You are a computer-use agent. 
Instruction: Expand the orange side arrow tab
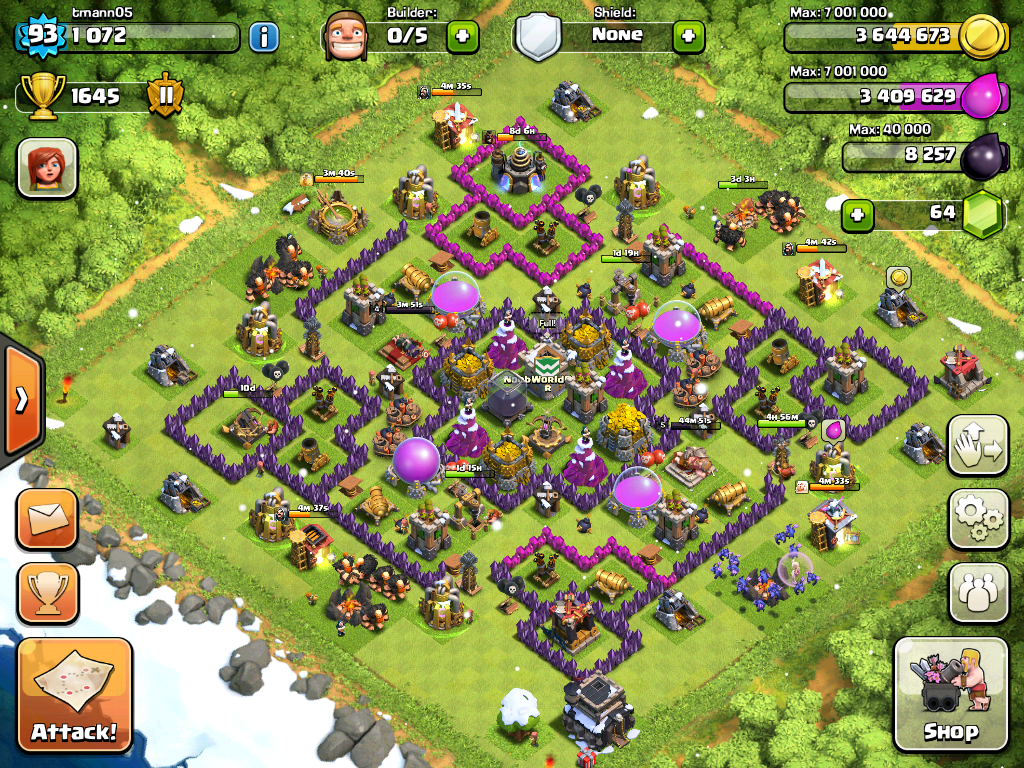(x=19, y=399)
